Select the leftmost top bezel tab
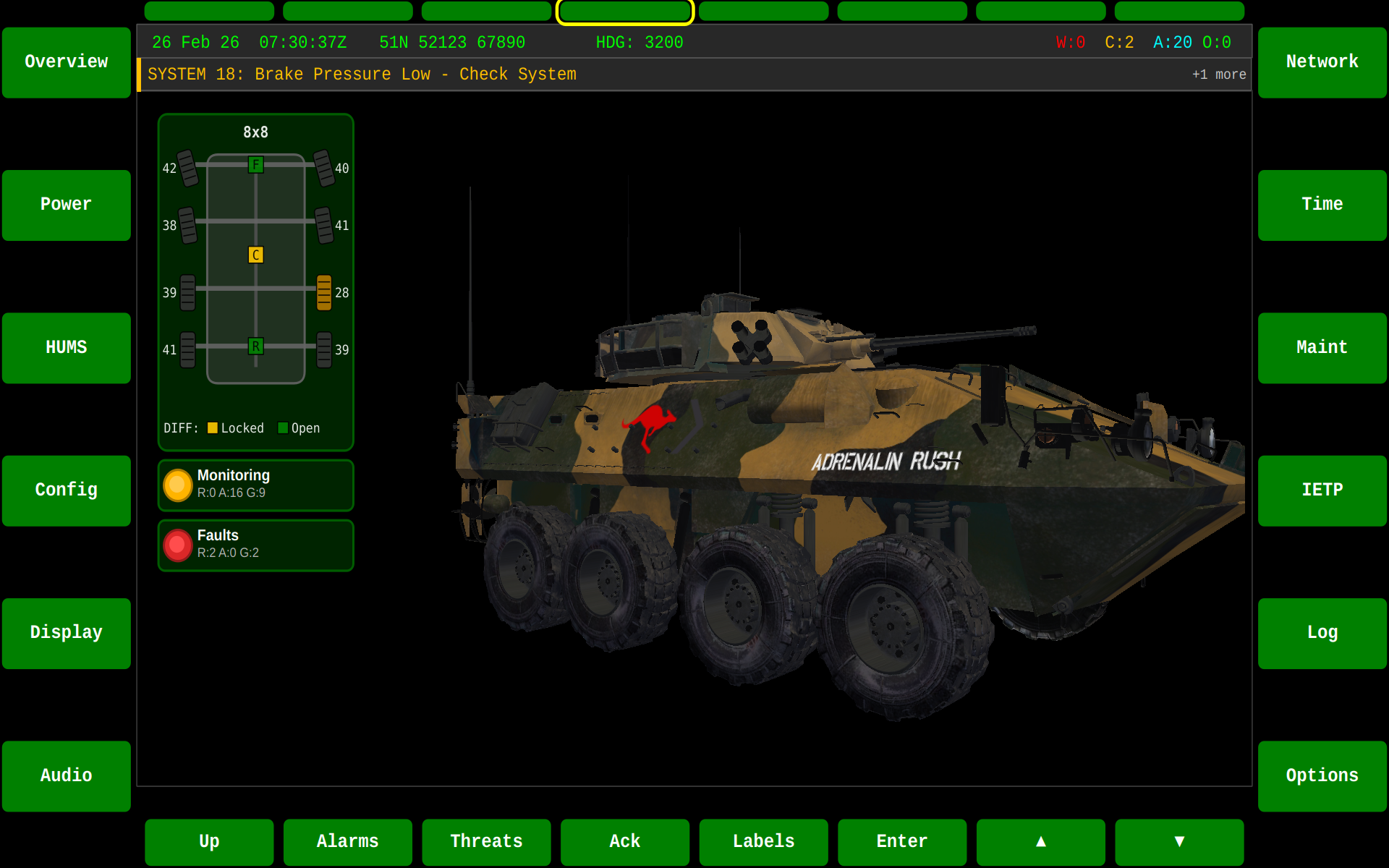Screen dimensions: 1389x868 (x=209, y=11)
